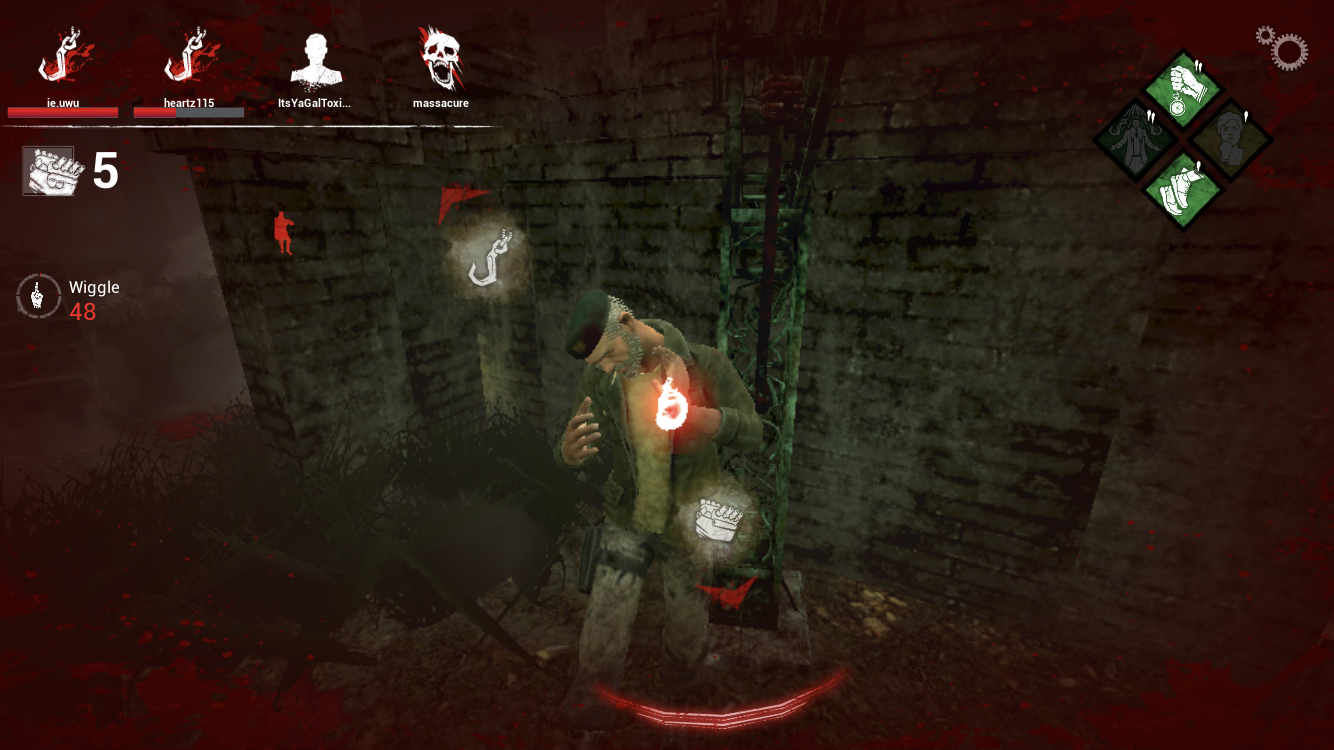The image size is (1334, 750).
Task: Click ie.uwu's hooked status icon
Action: tap(62, 55)
